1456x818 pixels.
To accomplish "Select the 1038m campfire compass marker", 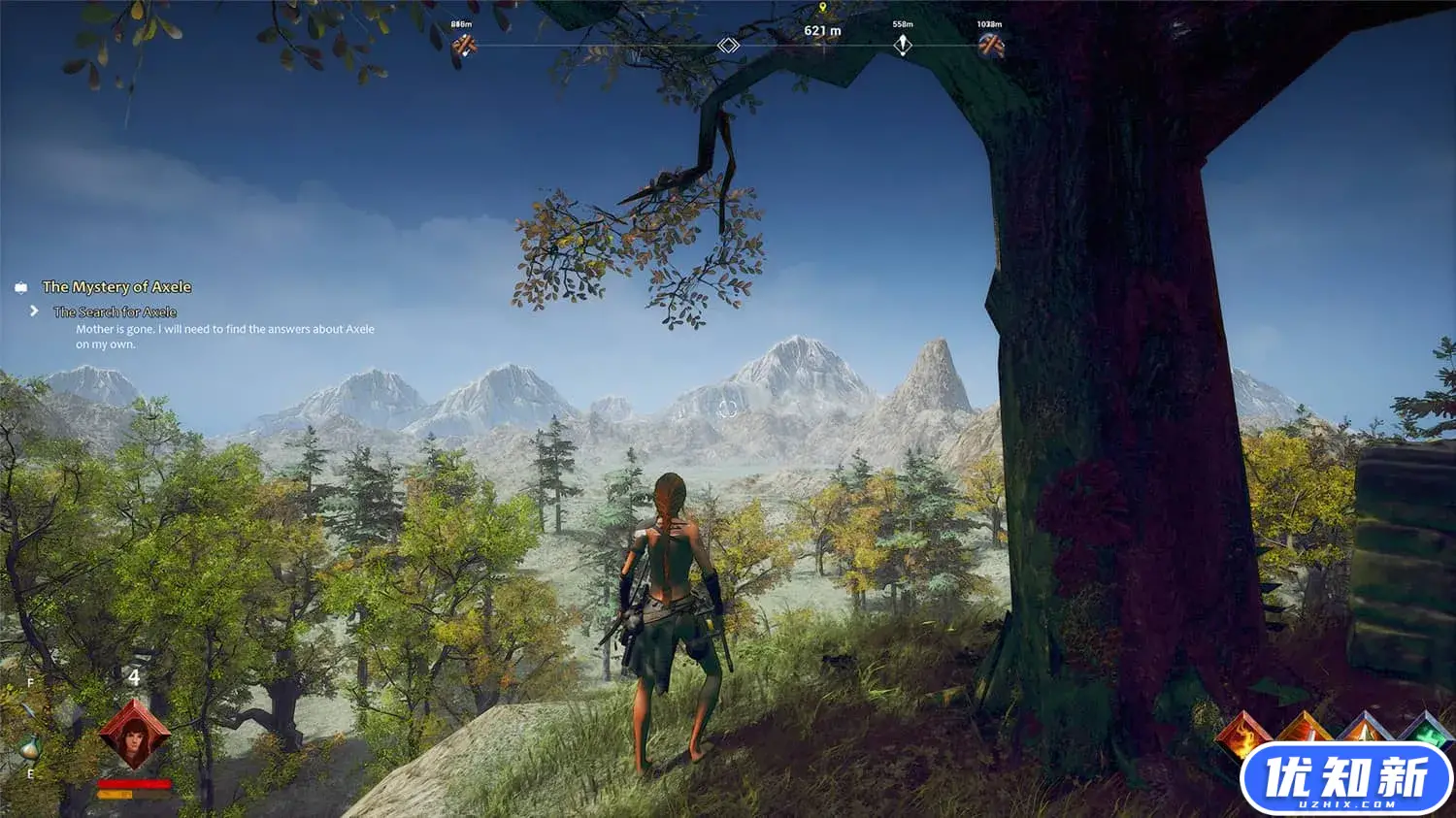I will [x=990, y=45].
